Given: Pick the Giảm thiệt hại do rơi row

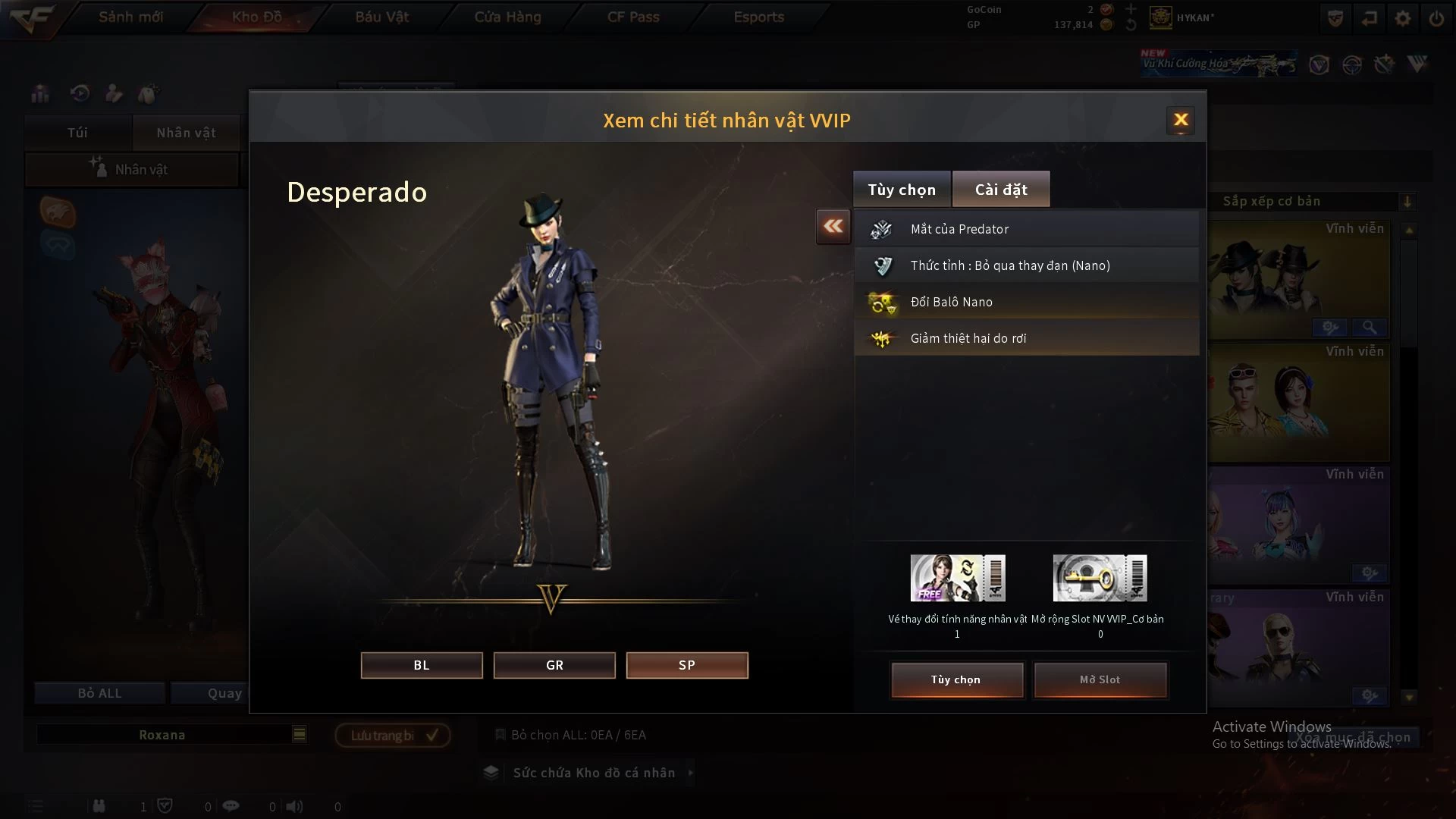Looking at the screenshot, I should (1027, 338).
